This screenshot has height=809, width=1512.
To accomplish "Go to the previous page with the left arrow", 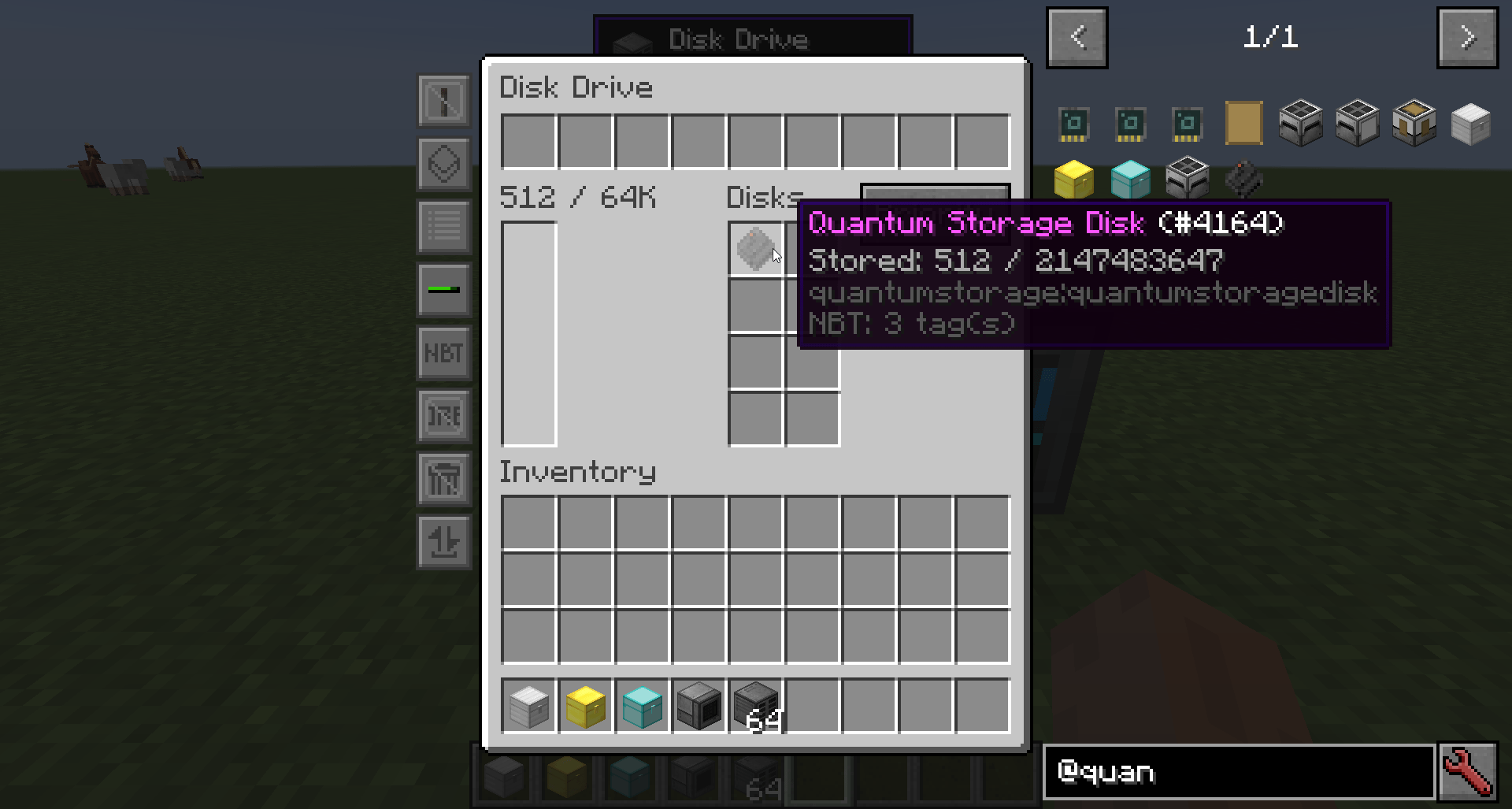I will (x=1077, y=37).
